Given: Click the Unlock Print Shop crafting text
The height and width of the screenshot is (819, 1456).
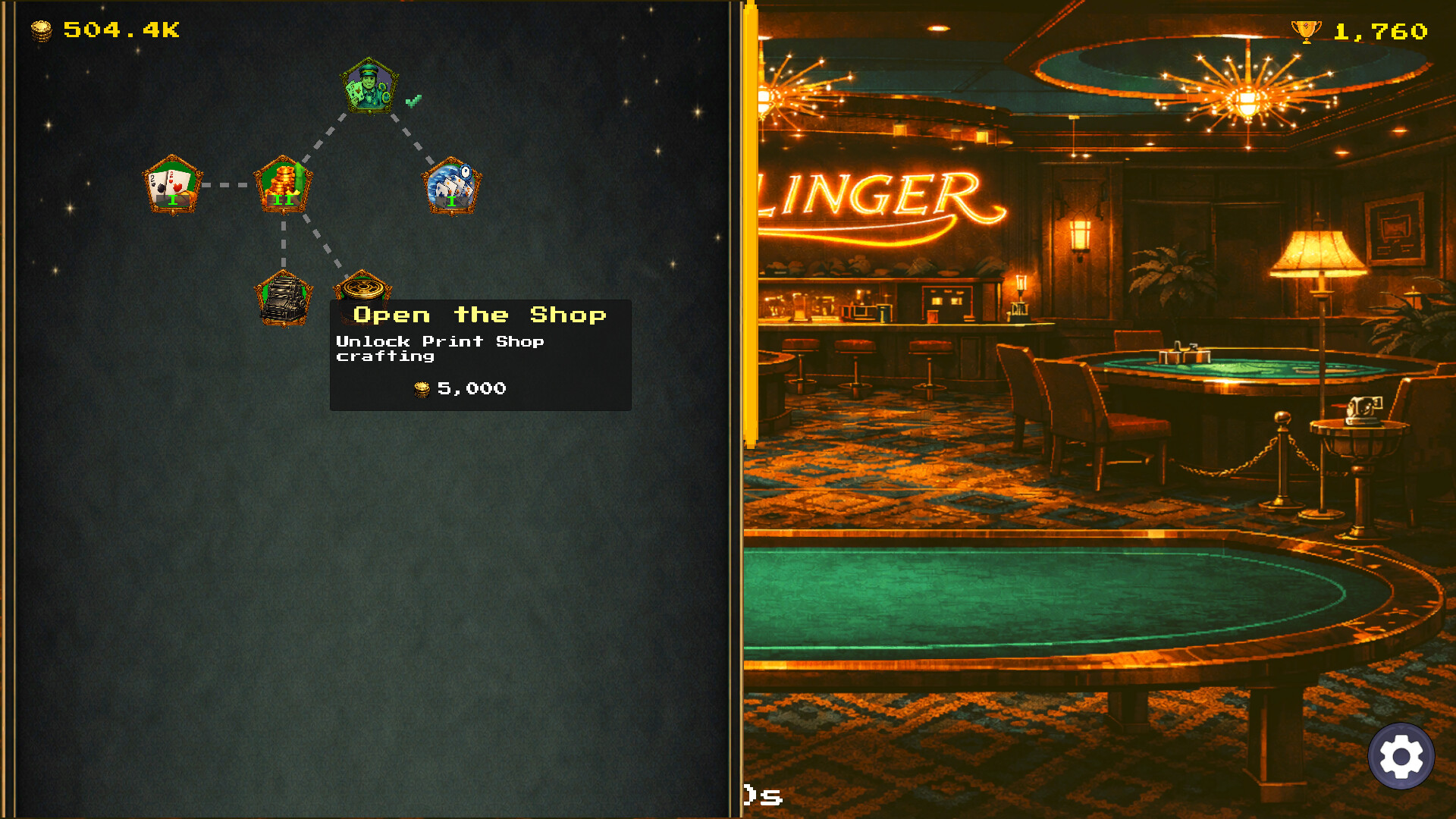Looking at the screenshot, I should (x=440, y=349).
